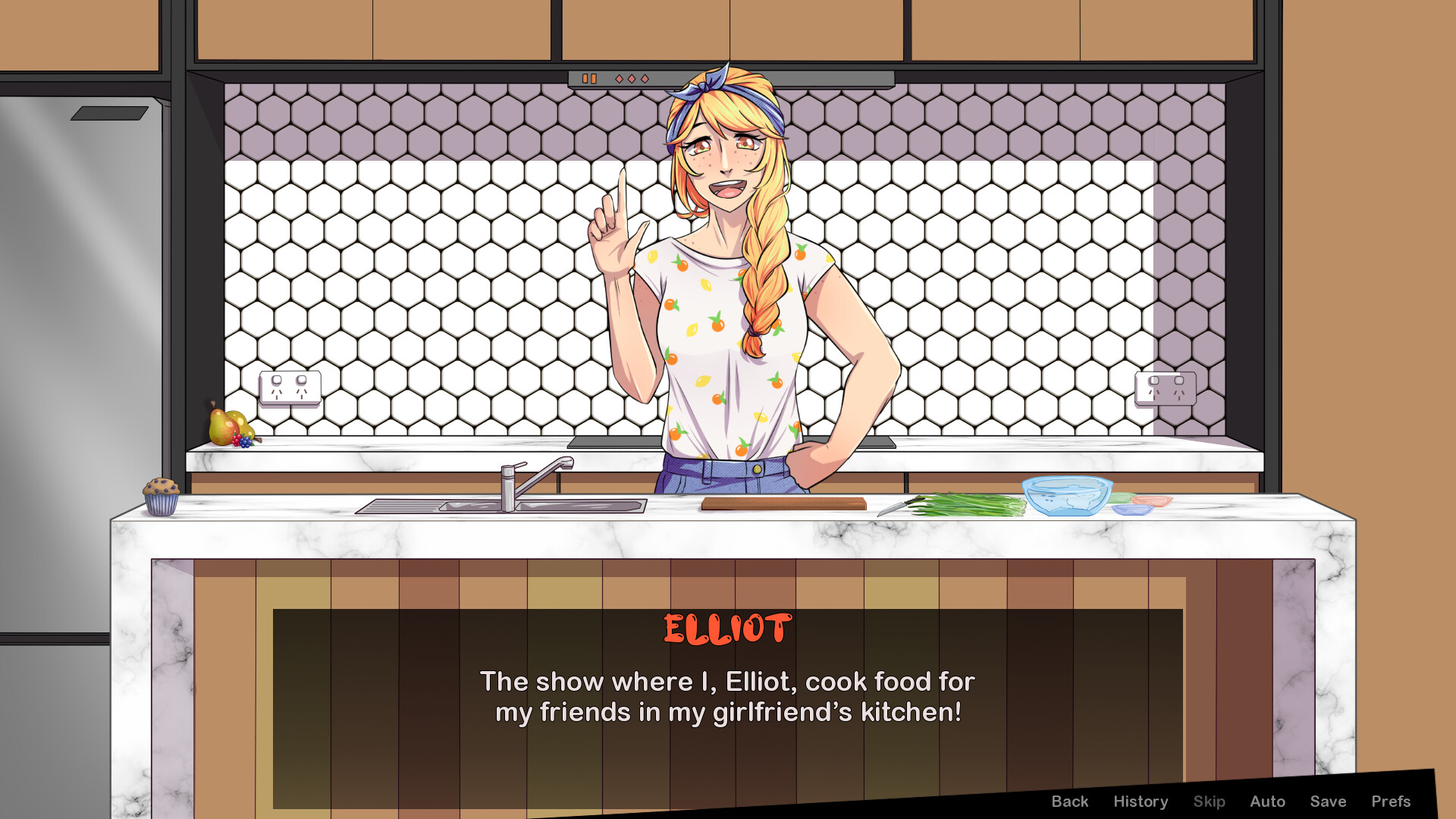Open the Save screen
Screen dimensions: 1456x819
coord(1329,801)
